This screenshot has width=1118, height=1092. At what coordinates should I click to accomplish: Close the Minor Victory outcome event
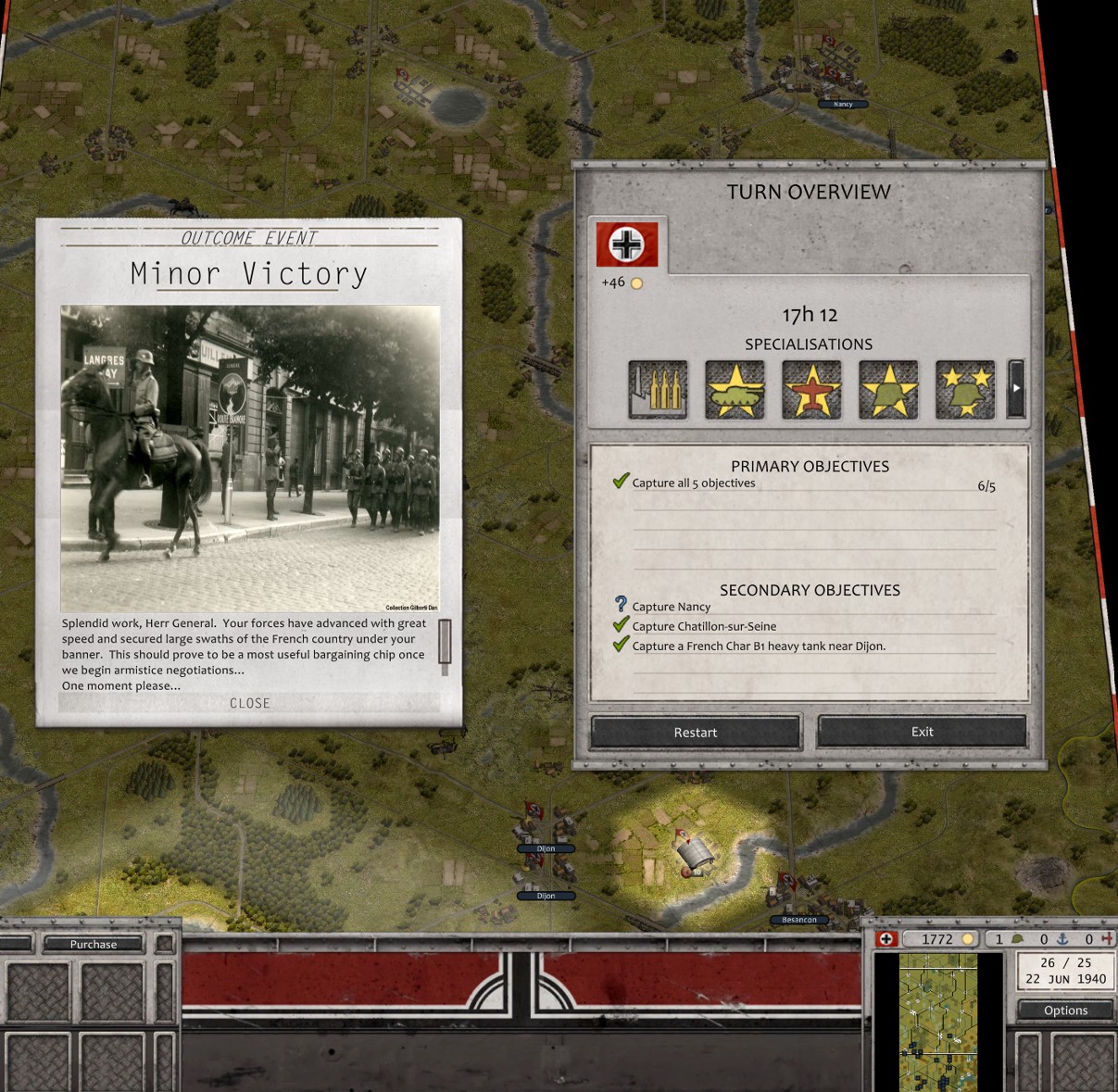(250, 703)
